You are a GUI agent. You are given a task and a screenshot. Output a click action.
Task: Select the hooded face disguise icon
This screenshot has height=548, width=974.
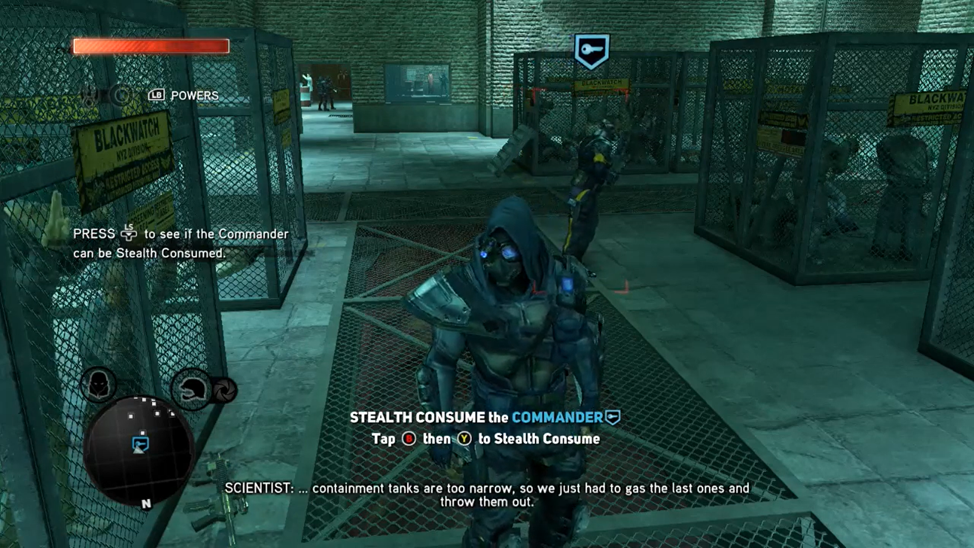pyautogui.click(x=98, y=384)
